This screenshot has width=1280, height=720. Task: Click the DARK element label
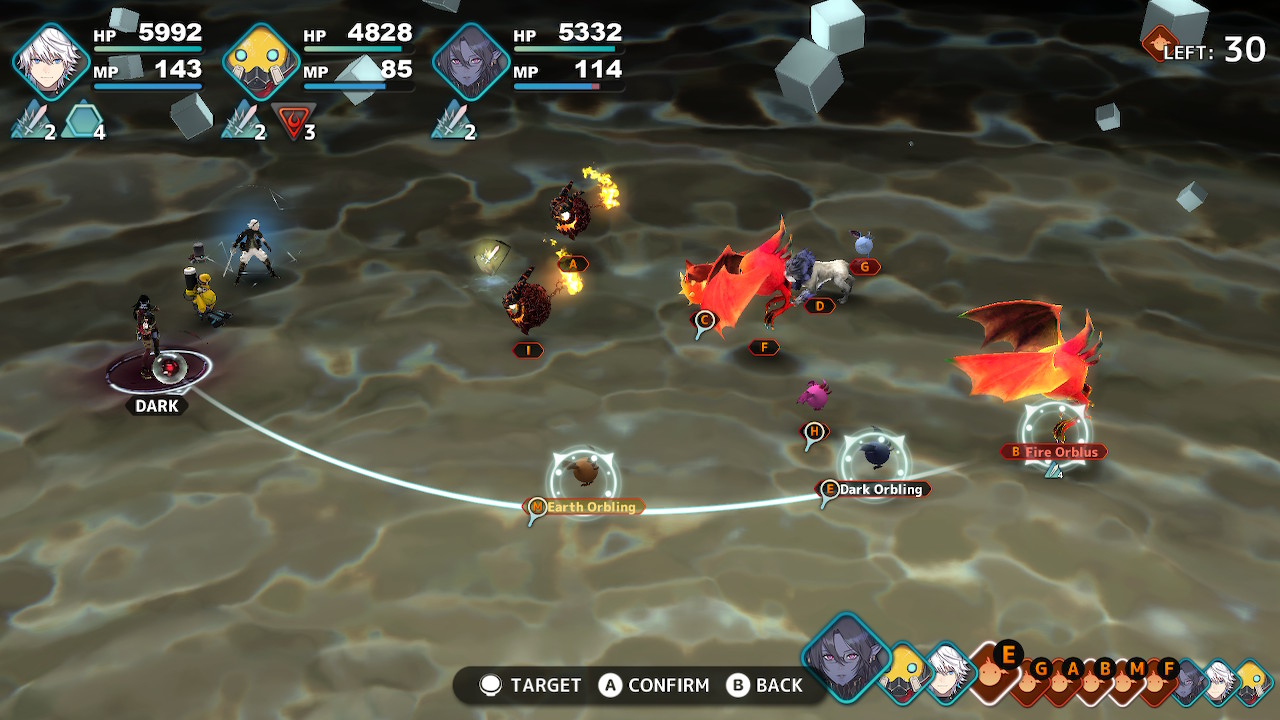(157, 406)
